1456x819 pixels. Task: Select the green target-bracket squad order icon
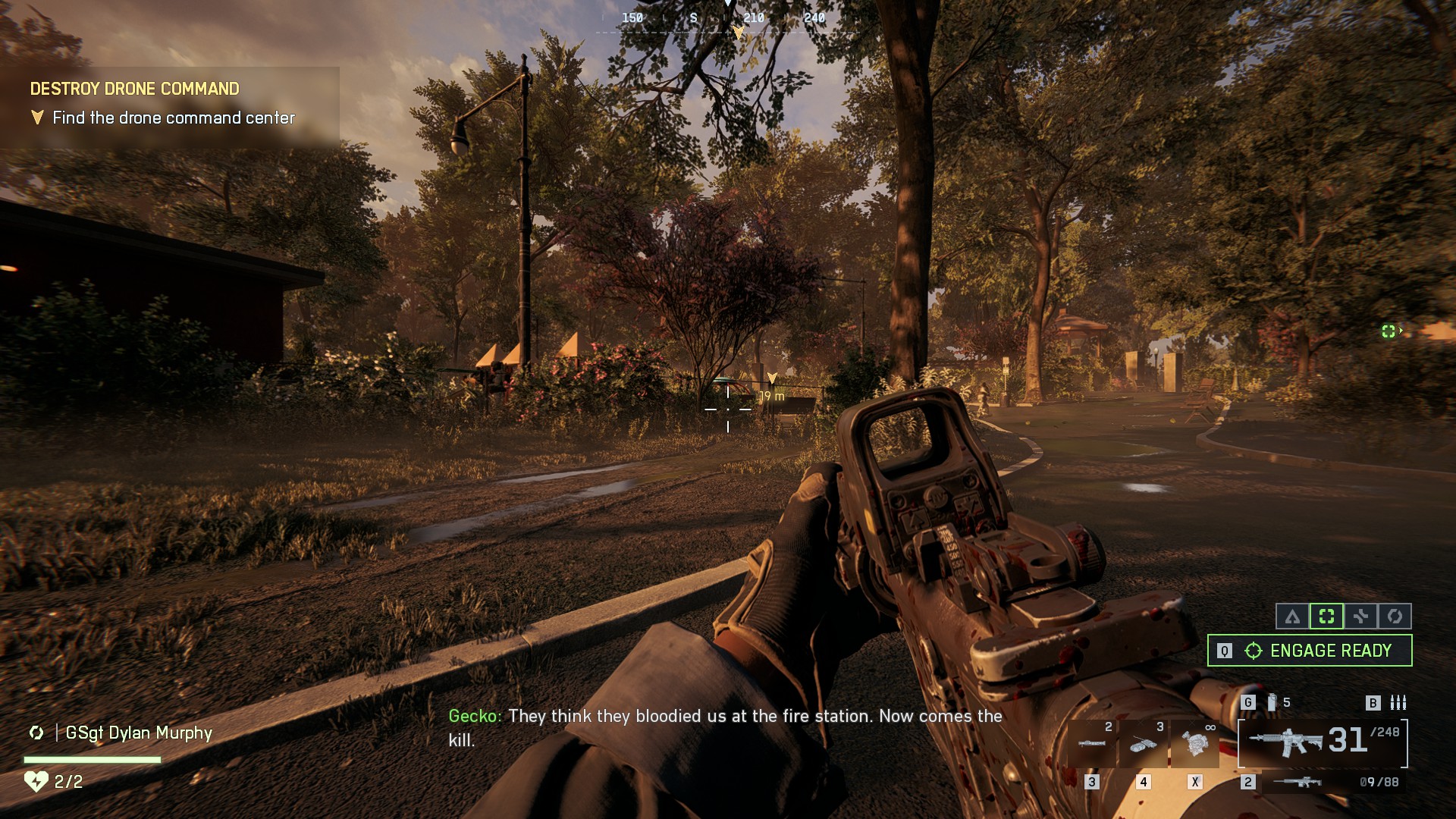(1326, 617)
